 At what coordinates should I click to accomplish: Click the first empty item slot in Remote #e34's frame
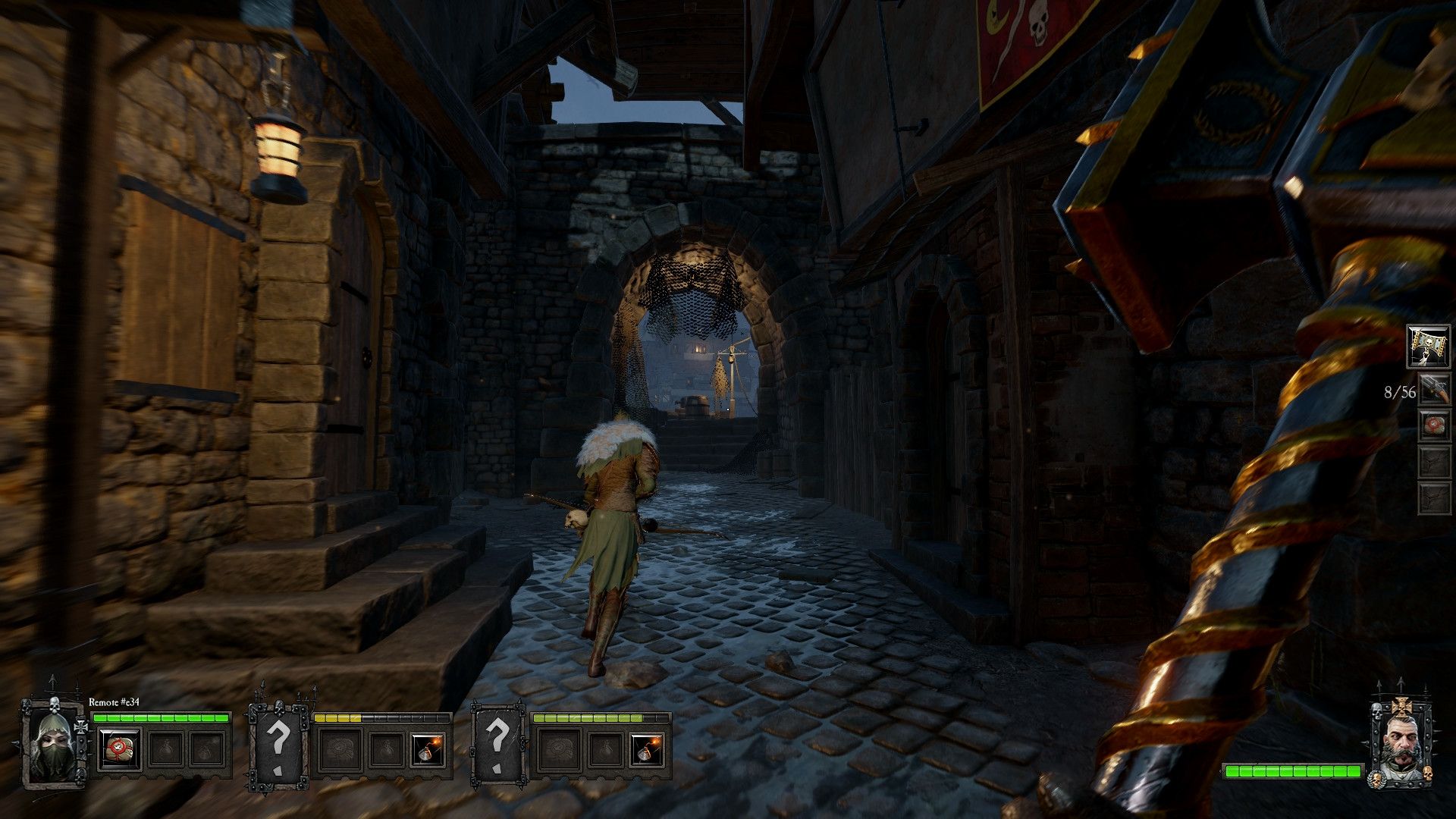click(x=167, y=751)
